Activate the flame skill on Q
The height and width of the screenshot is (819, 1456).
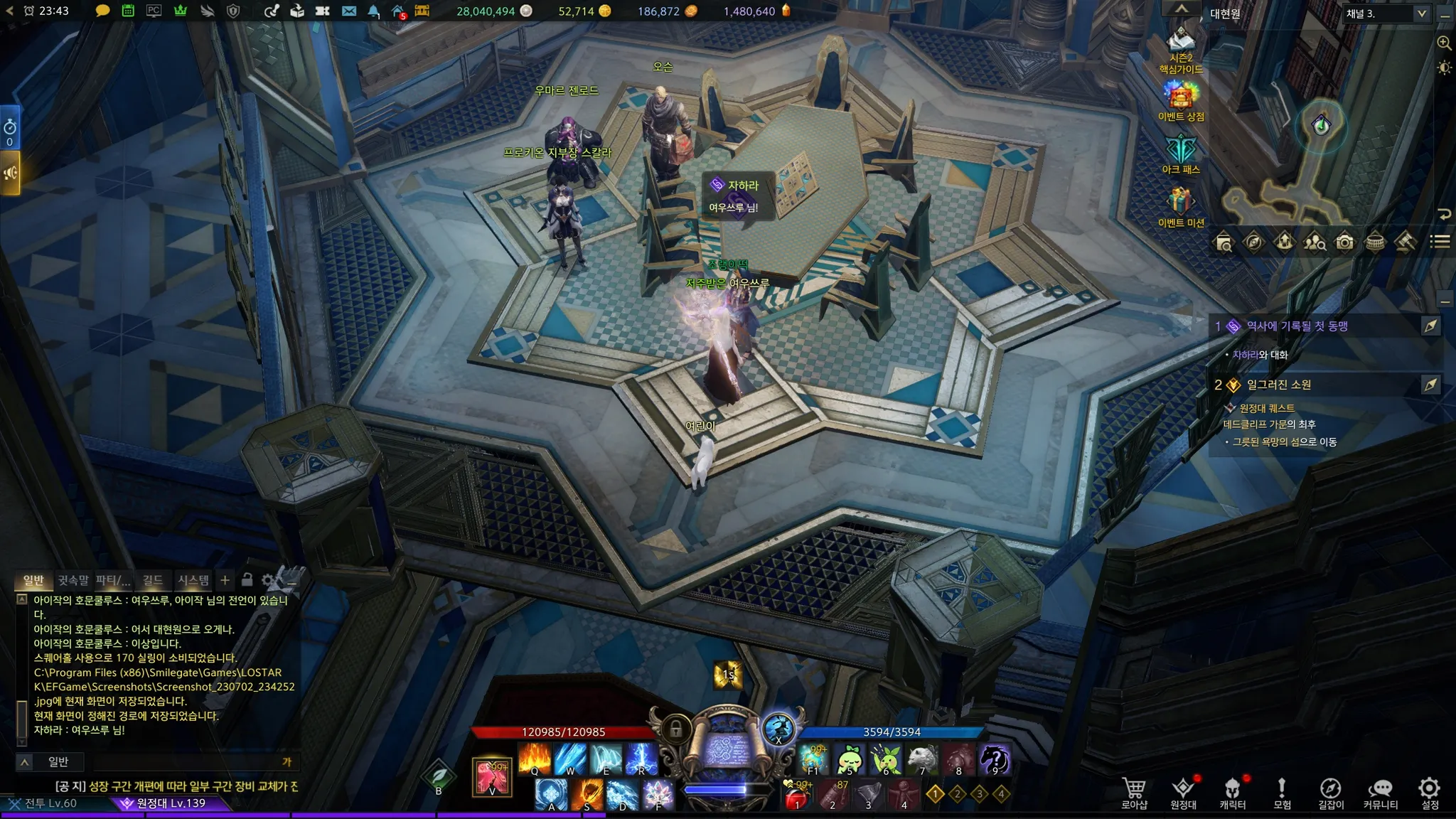[535, 759]
